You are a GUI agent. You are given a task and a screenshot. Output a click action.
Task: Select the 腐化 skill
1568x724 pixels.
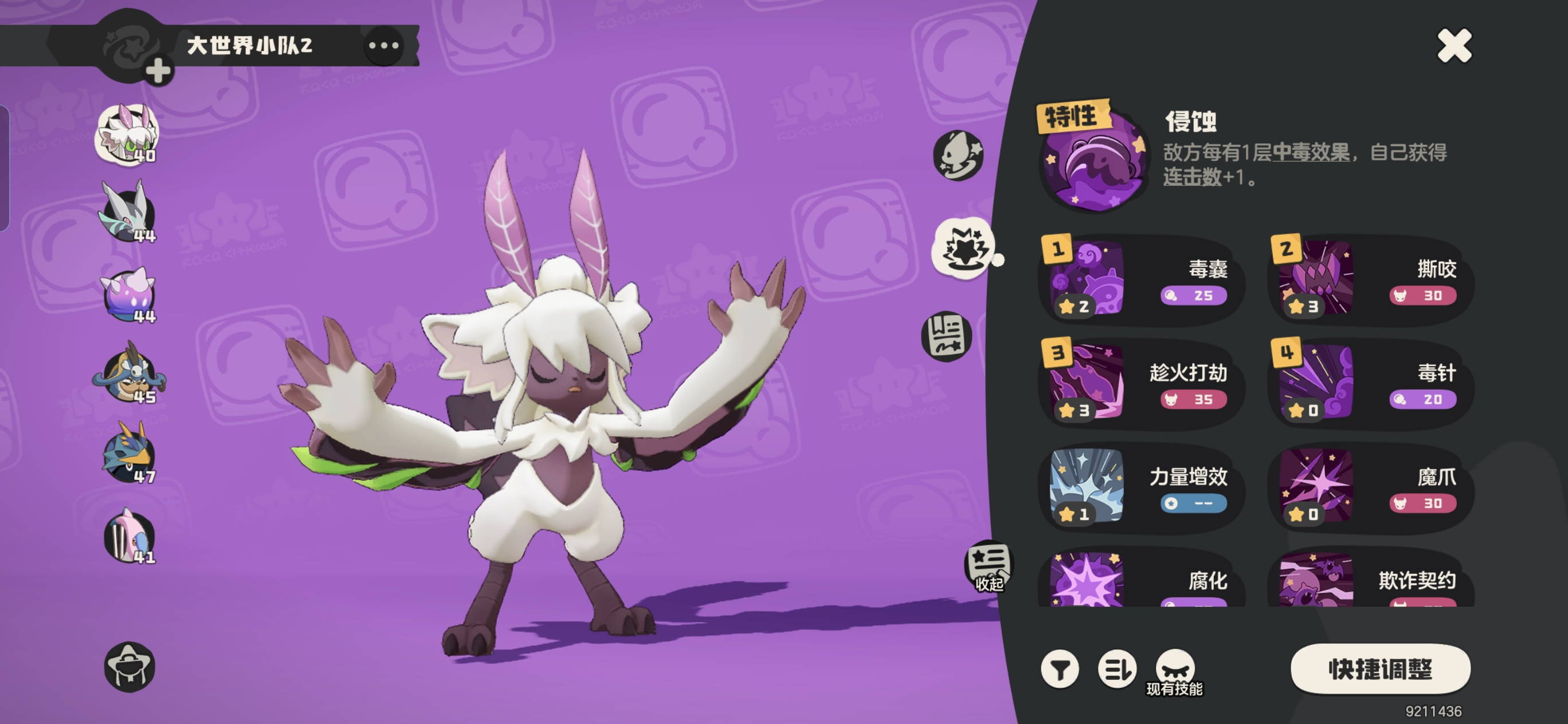click(1140, 581)
